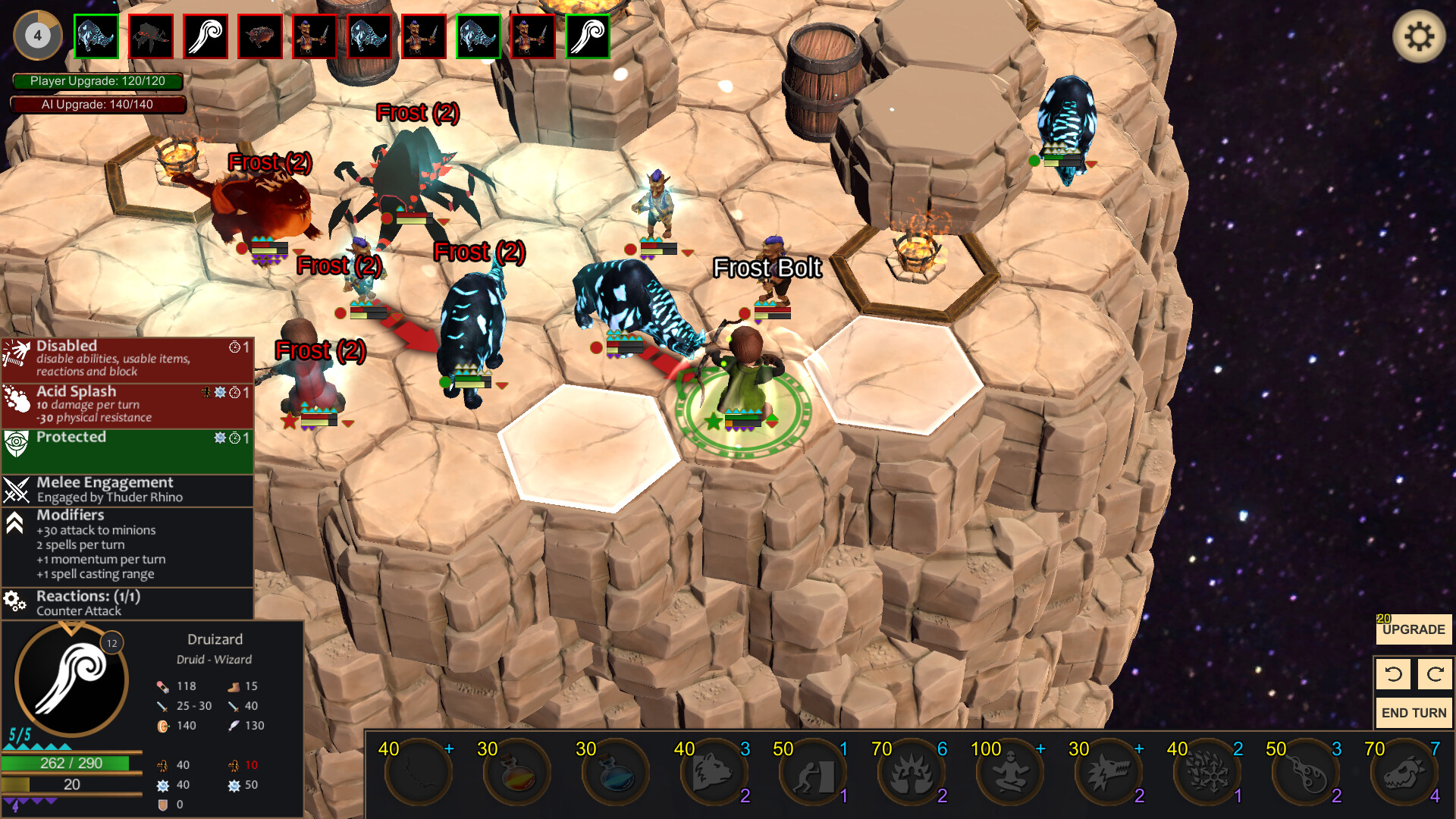1456x819 pixels.
Task: Click the undo arrow above END TURN
Action: [x=1392, y=673]
